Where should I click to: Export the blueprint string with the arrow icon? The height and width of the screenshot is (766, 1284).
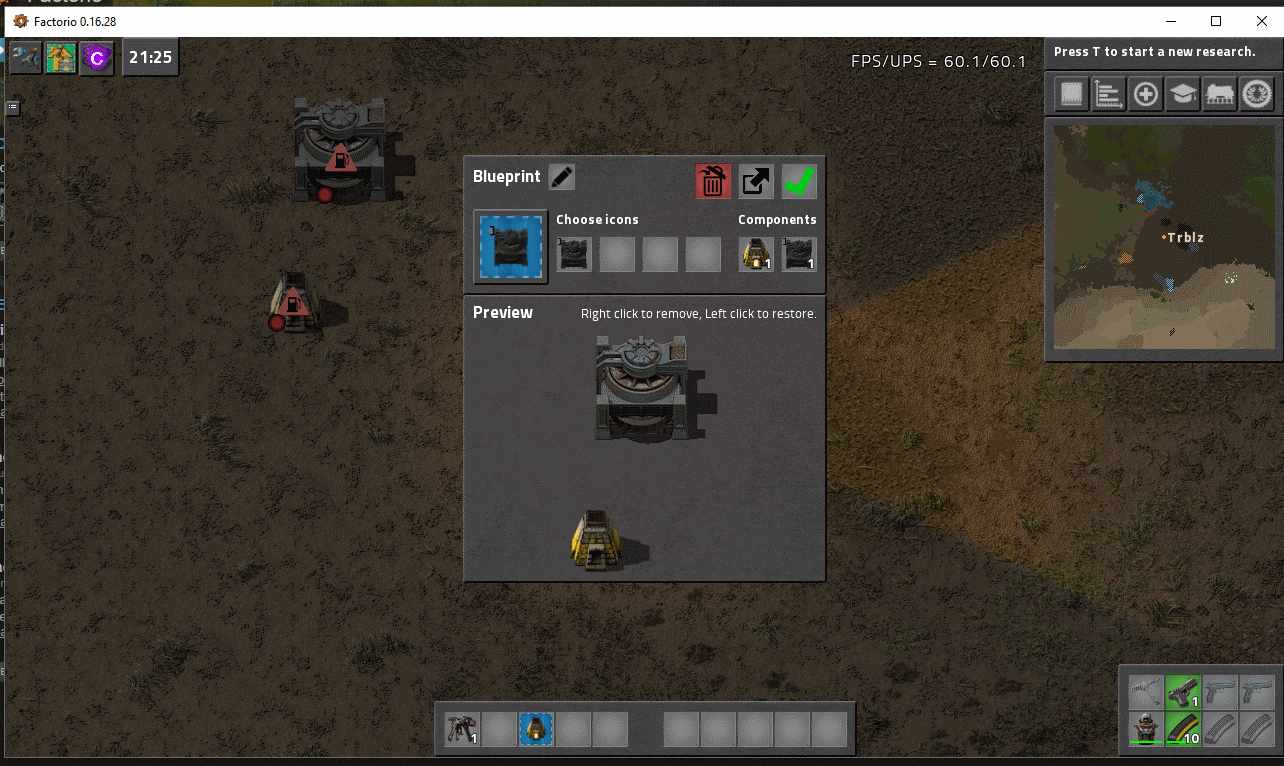pos(755,181)
